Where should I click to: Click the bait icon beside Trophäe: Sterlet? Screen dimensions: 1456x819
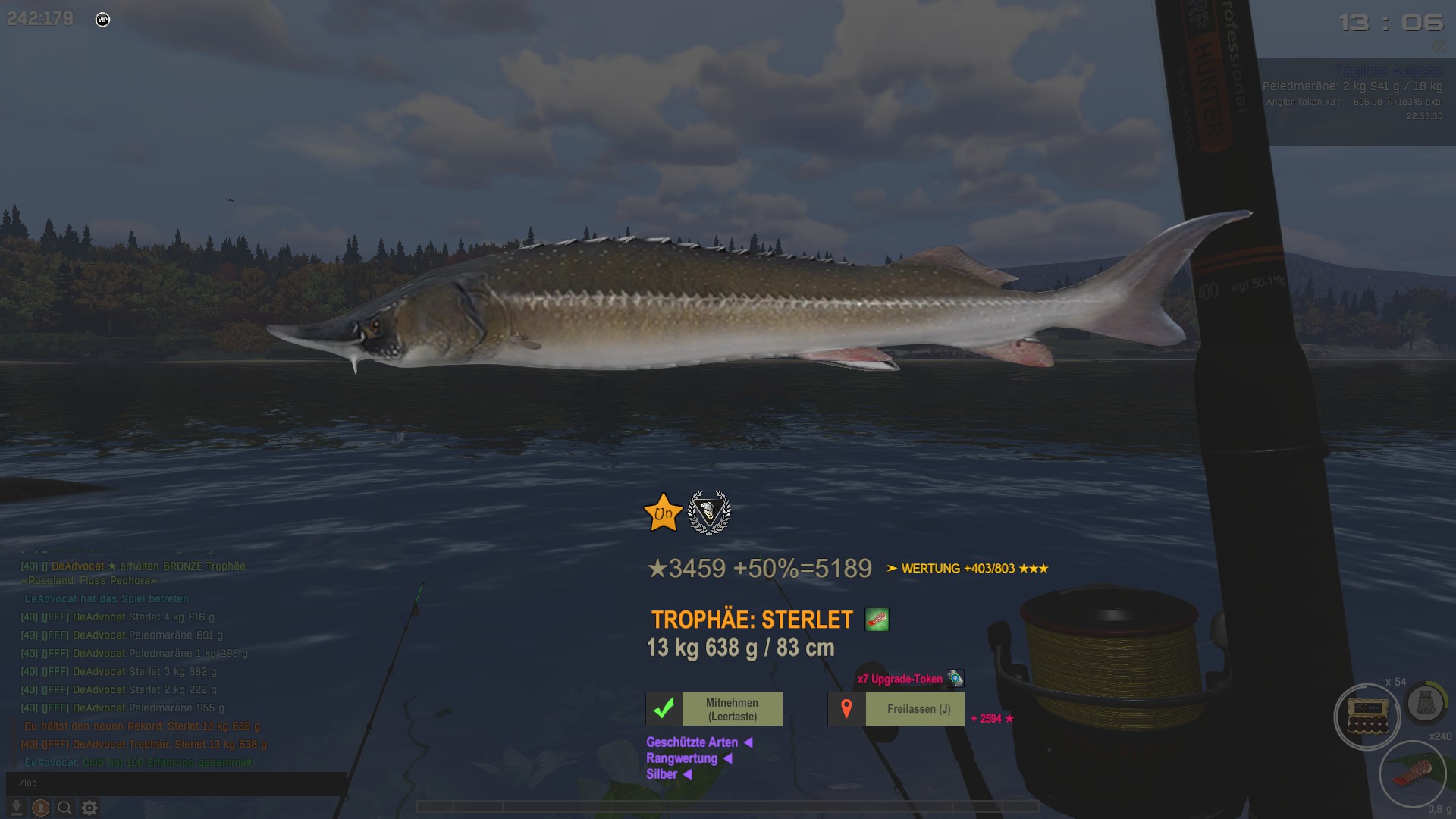coord(877,620)
